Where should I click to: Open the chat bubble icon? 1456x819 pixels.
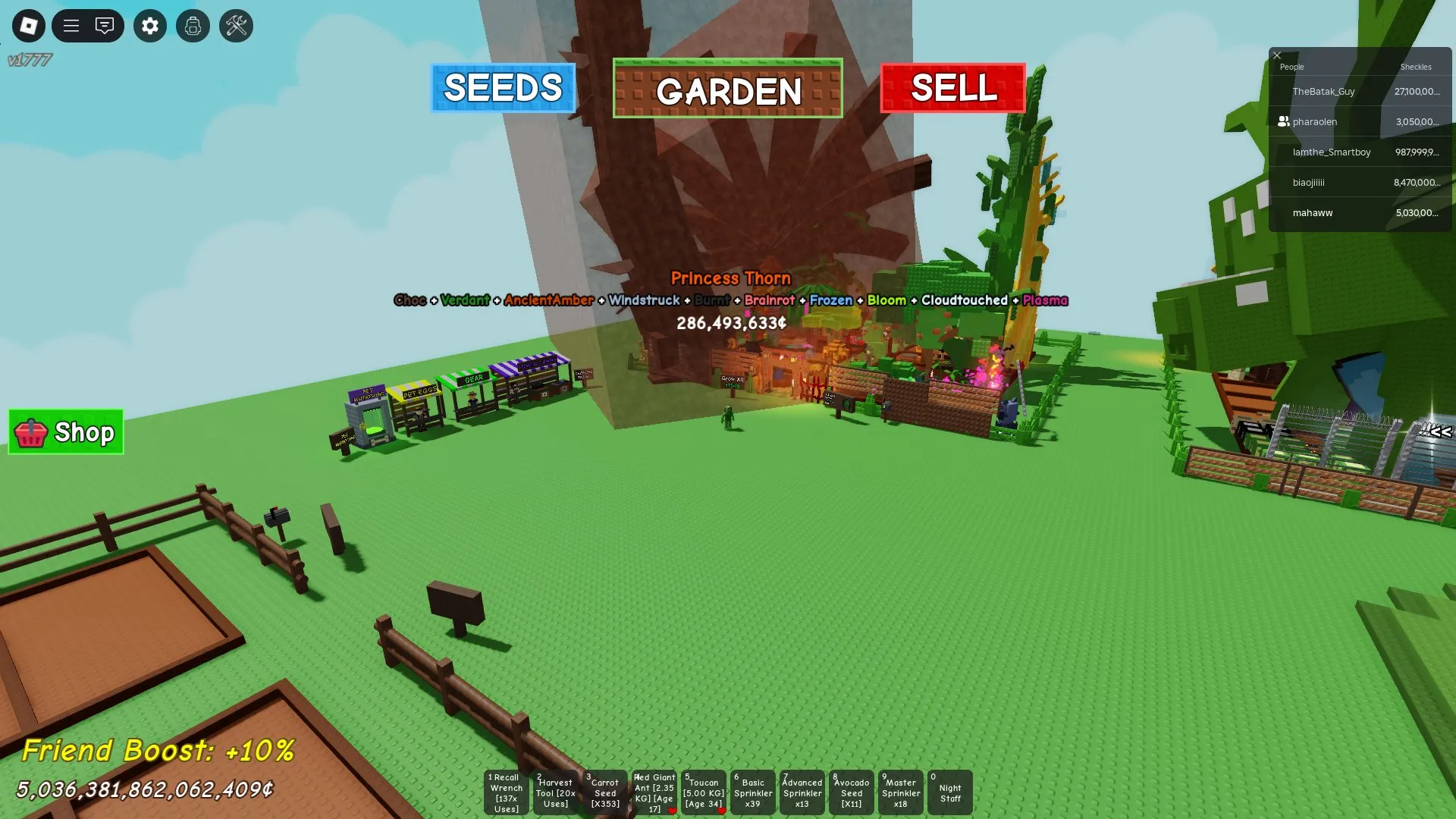coord(105,26)
